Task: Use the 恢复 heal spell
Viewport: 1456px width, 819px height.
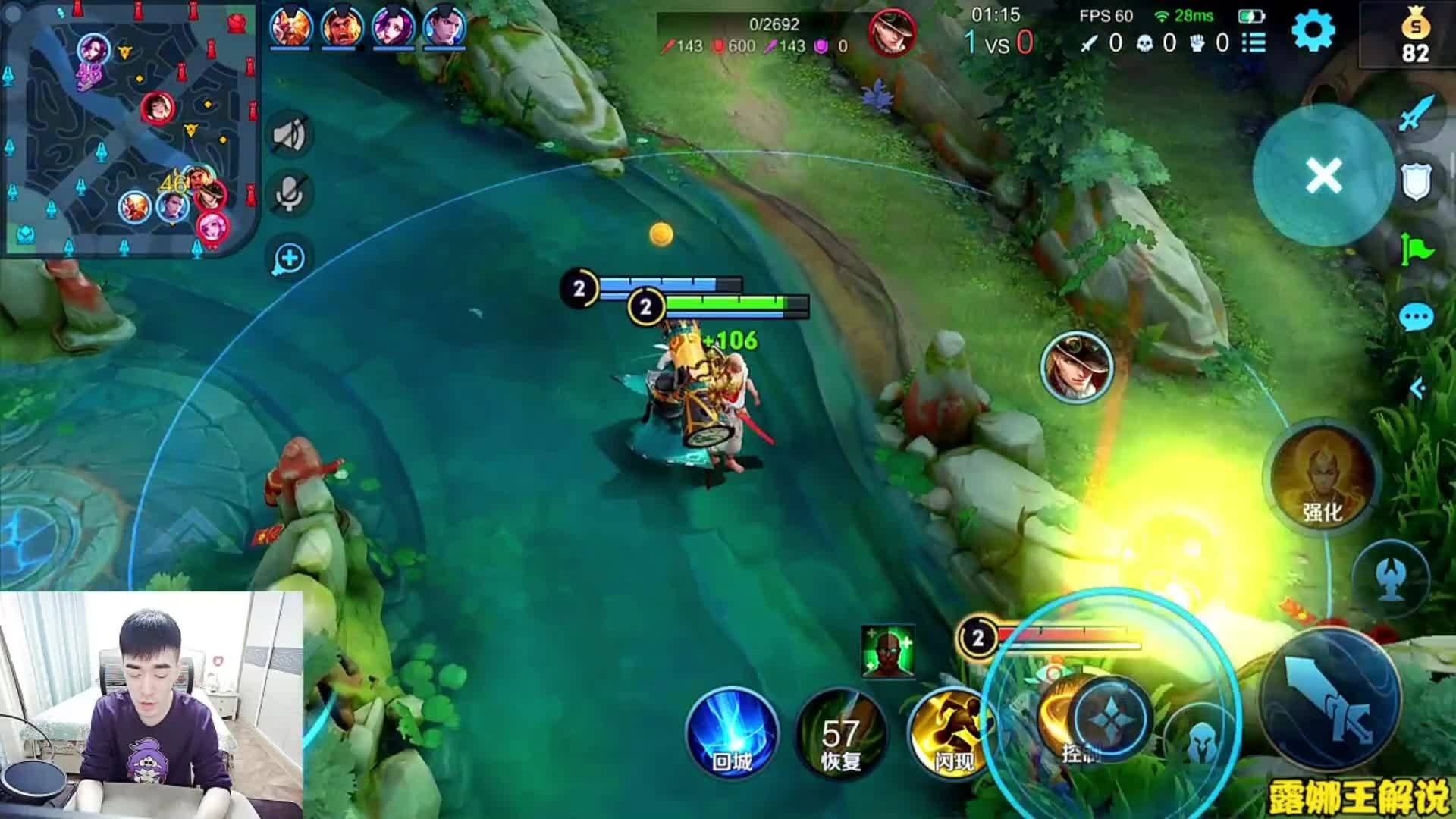Action: [840, 733]
